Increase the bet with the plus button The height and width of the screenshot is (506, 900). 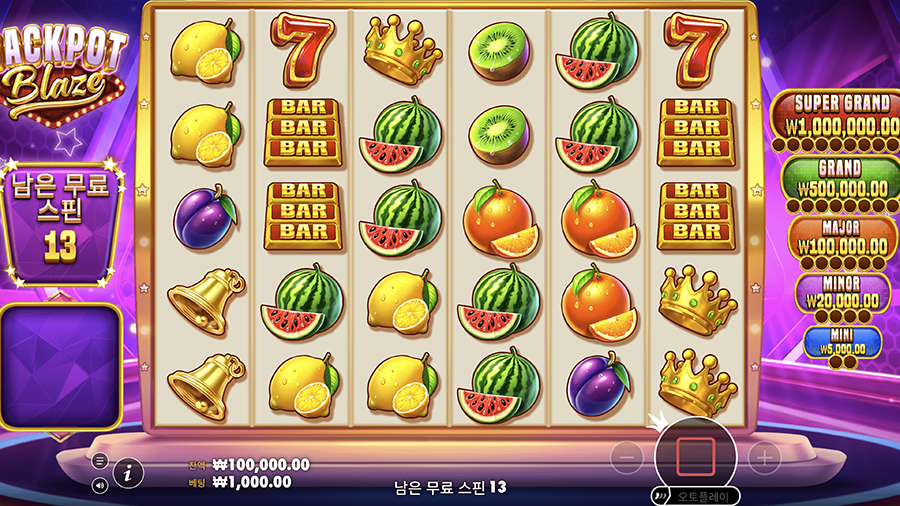click(x=764, y=459)
